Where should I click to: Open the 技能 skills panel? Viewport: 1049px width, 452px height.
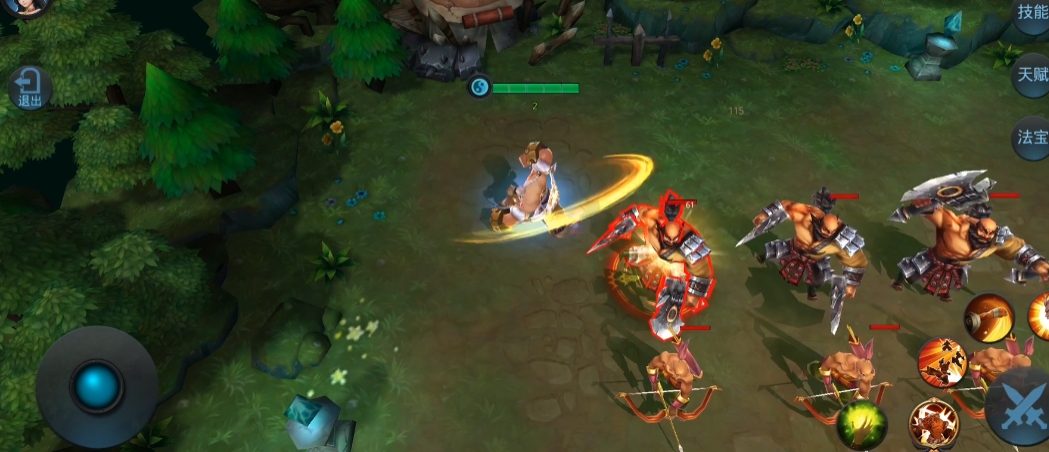(x=1031, y=14)
